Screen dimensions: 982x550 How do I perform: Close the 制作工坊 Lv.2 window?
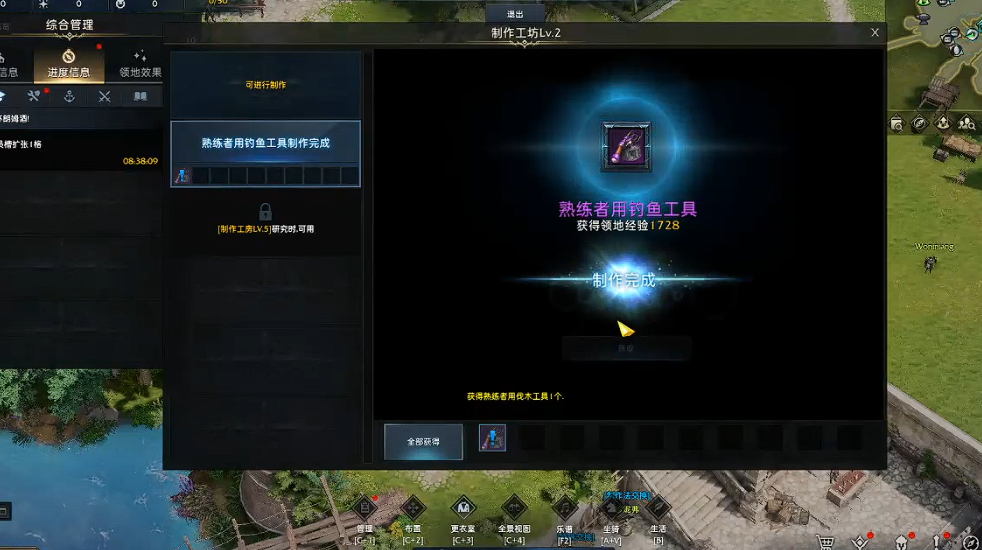point(875,33)
